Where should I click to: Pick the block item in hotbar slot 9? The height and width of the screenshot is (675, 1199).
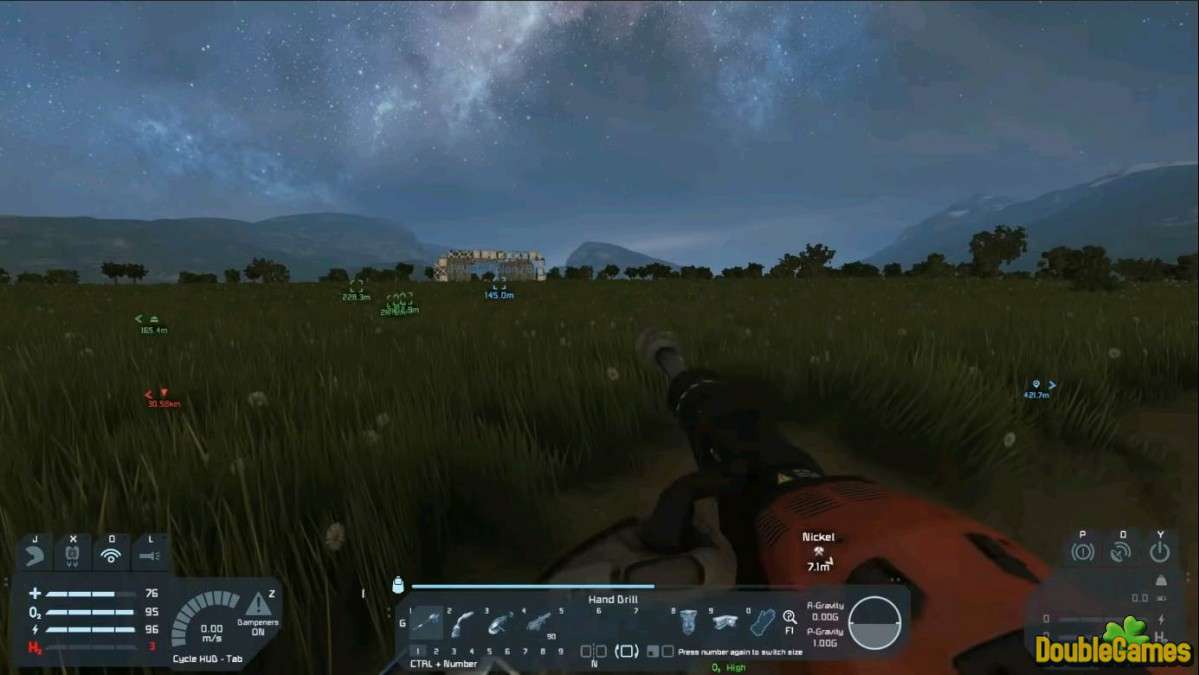[x=724, y=623]
